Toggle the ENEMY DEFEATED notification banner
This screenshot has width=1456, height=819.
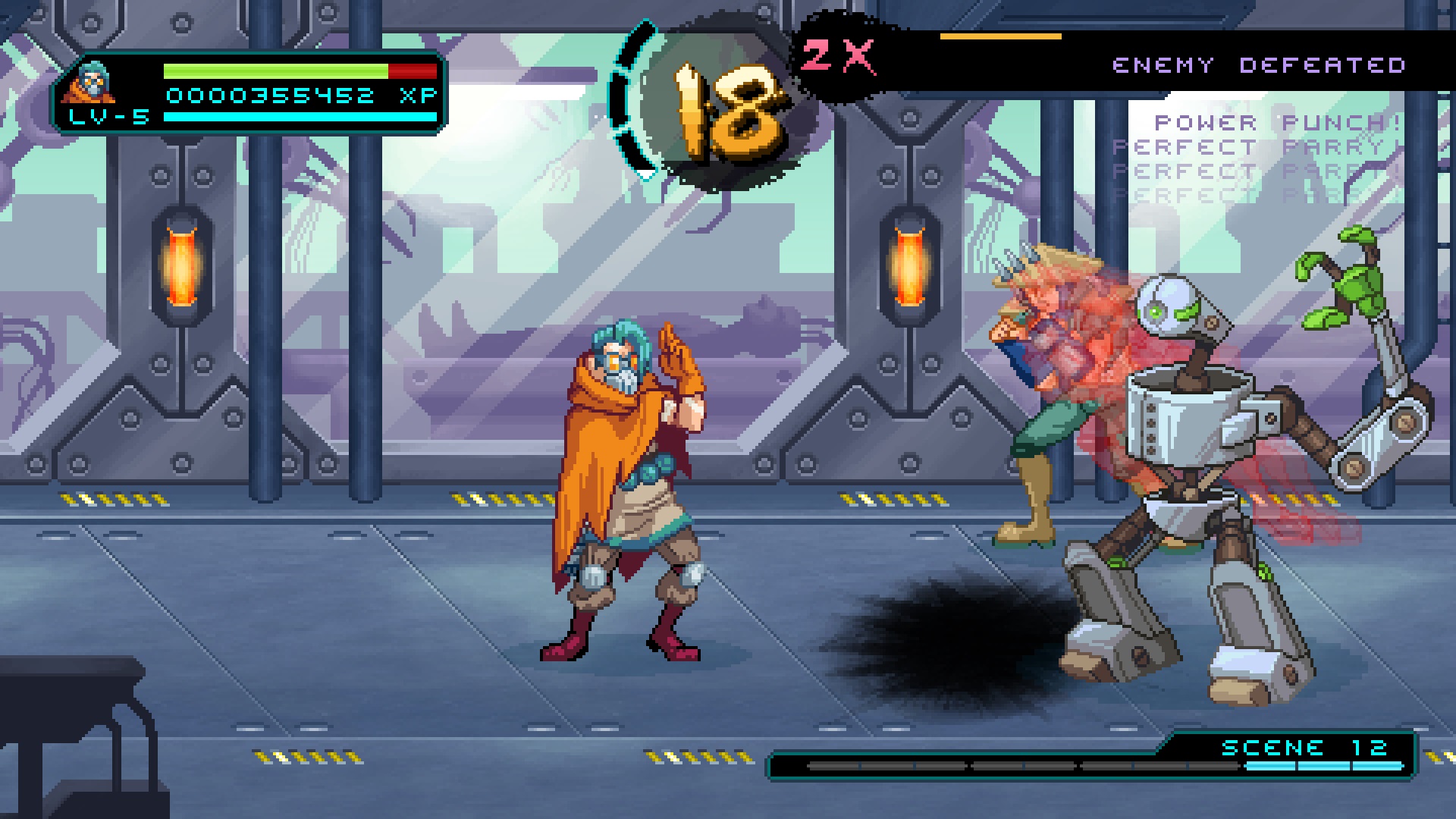tap(1259, 64)
